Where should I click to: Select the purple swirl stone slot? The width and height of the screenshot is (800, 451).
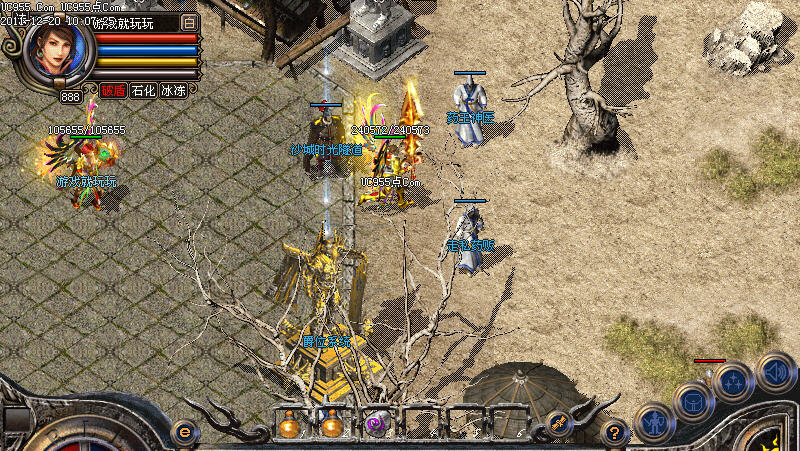[376, 425]
